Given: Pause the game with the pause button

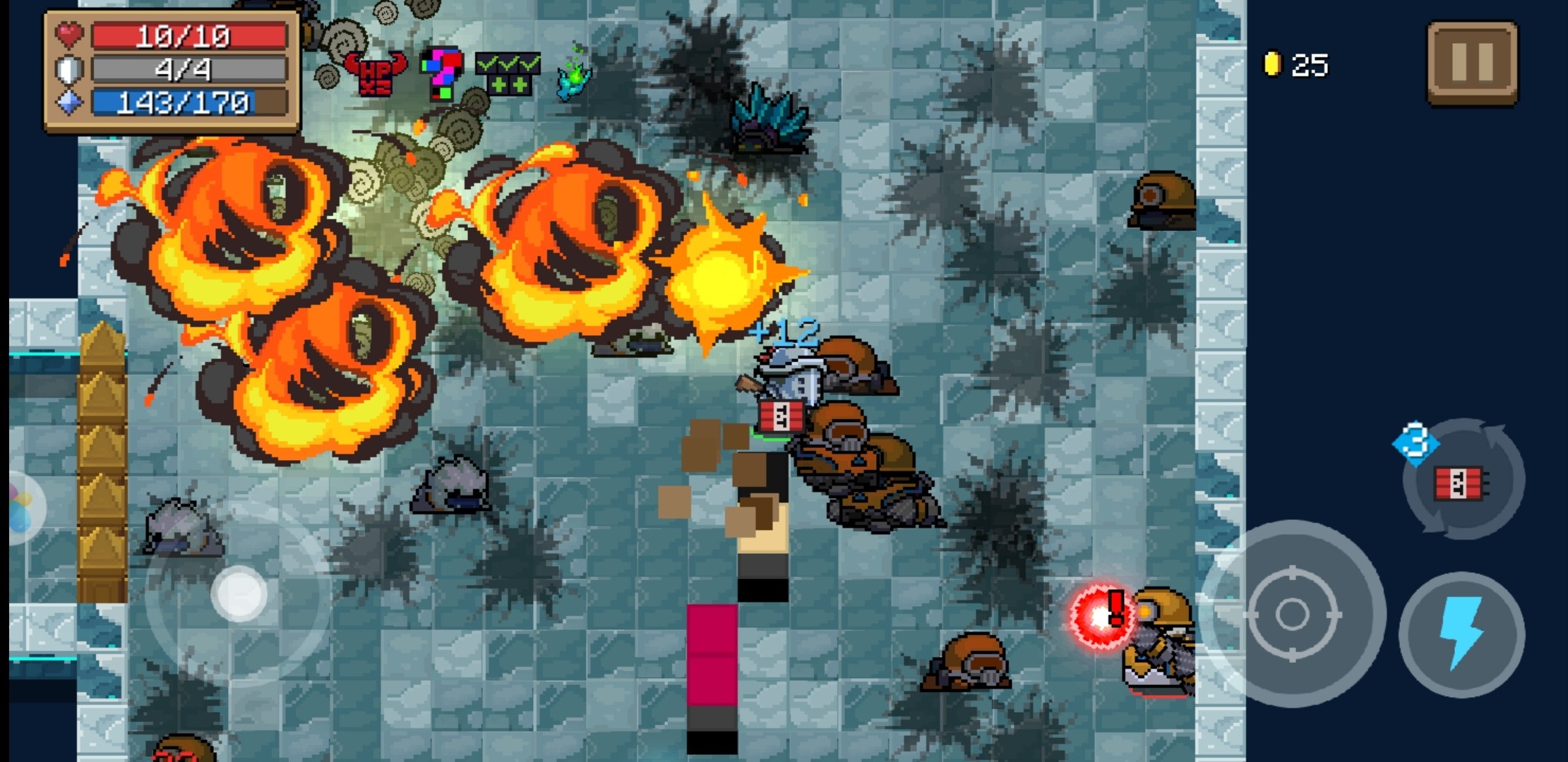Looking at the screenshot, I should (1472, 64).
